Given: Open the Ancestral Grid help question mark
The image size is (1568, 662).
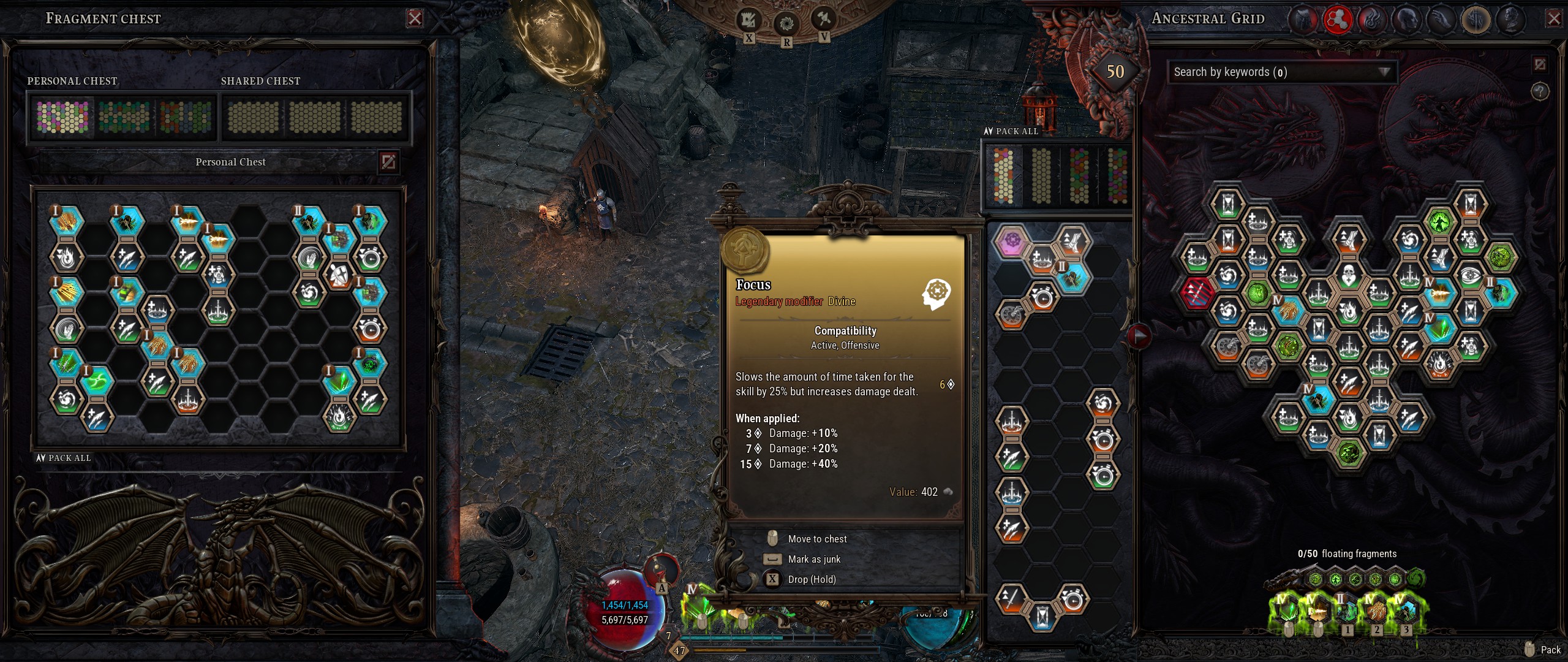Looking at the screenshot, I should coord(1540,92).
